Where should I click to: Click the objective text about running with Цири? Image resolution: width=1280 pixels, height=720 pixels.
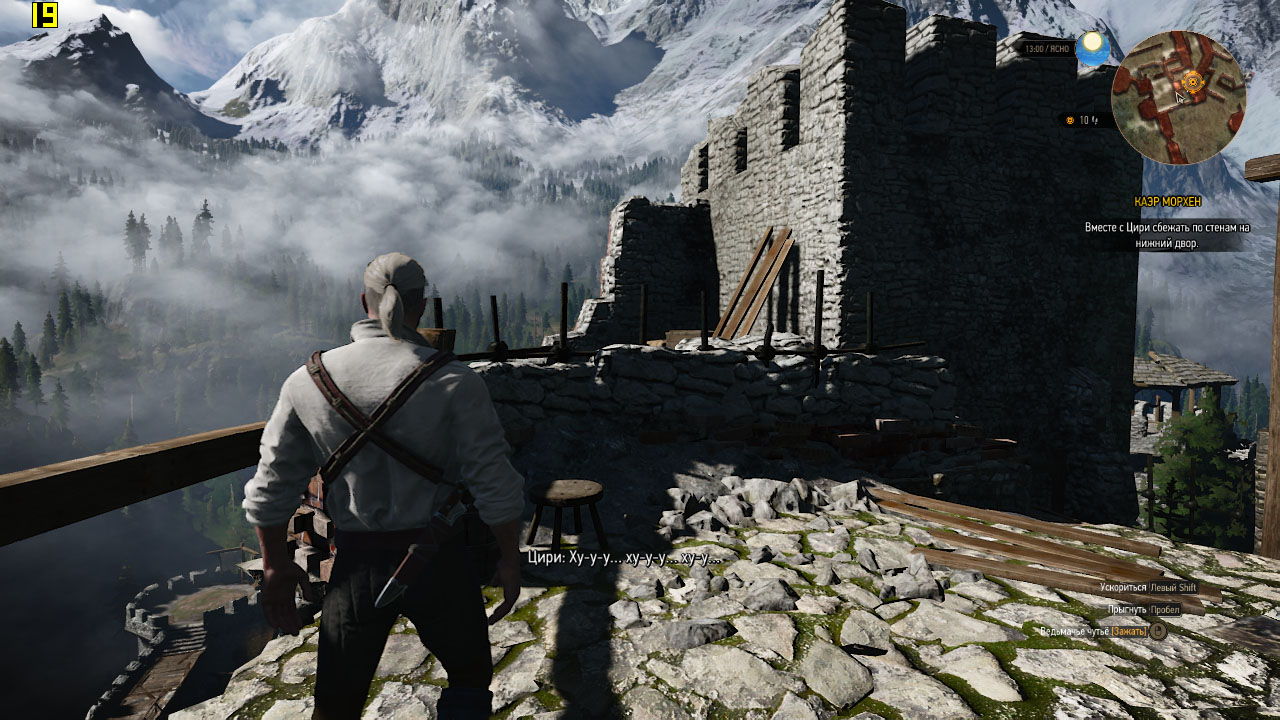click(1167, 235)
